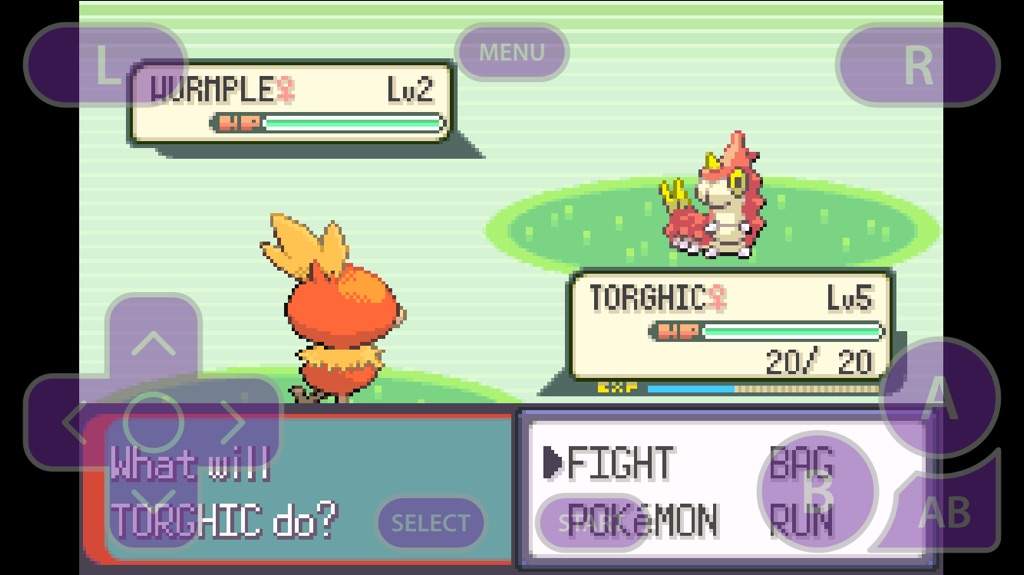Tap the D-pad left arrow

tap(73, 423)
